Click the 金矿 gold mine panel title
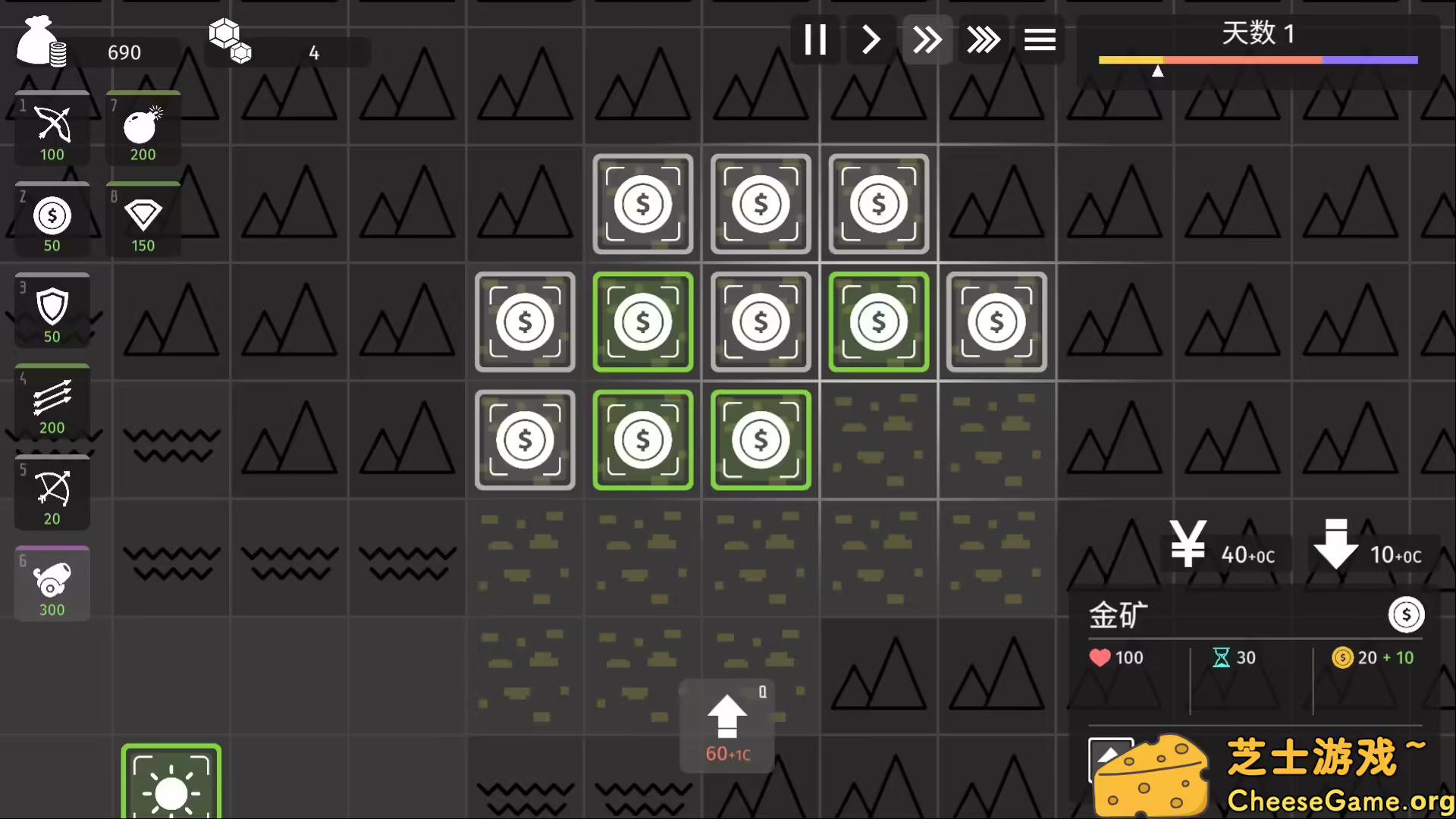The image size is (1456, 819). click(x=1118, y=616)
